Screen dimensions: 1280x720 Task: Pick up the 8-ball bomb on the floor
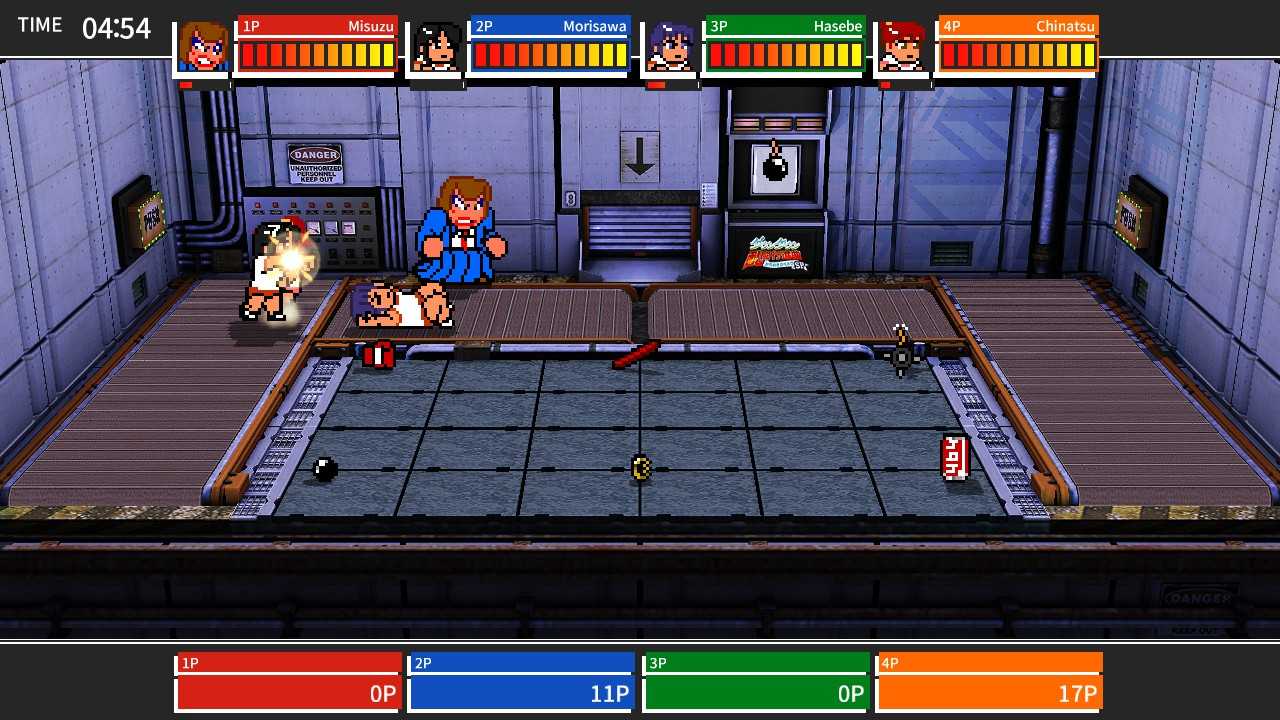pyautogui.click(x=323, y=467)
